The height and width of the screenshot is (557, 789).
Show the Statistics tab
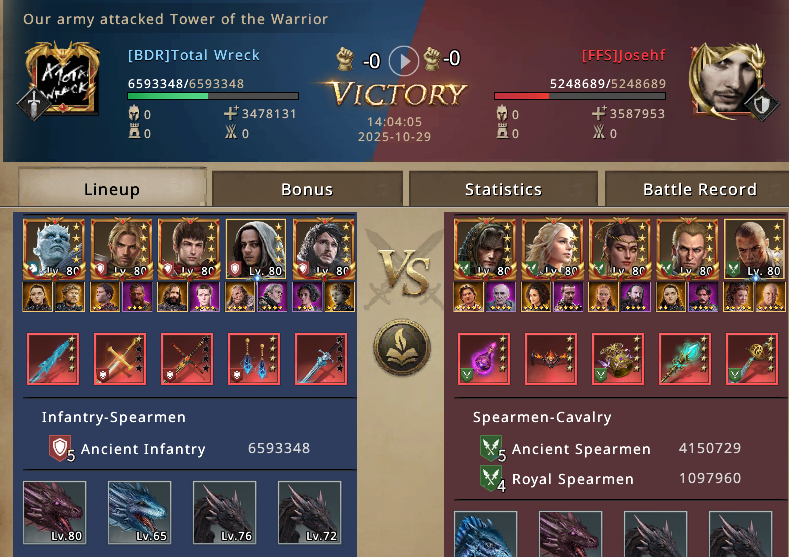503,189
